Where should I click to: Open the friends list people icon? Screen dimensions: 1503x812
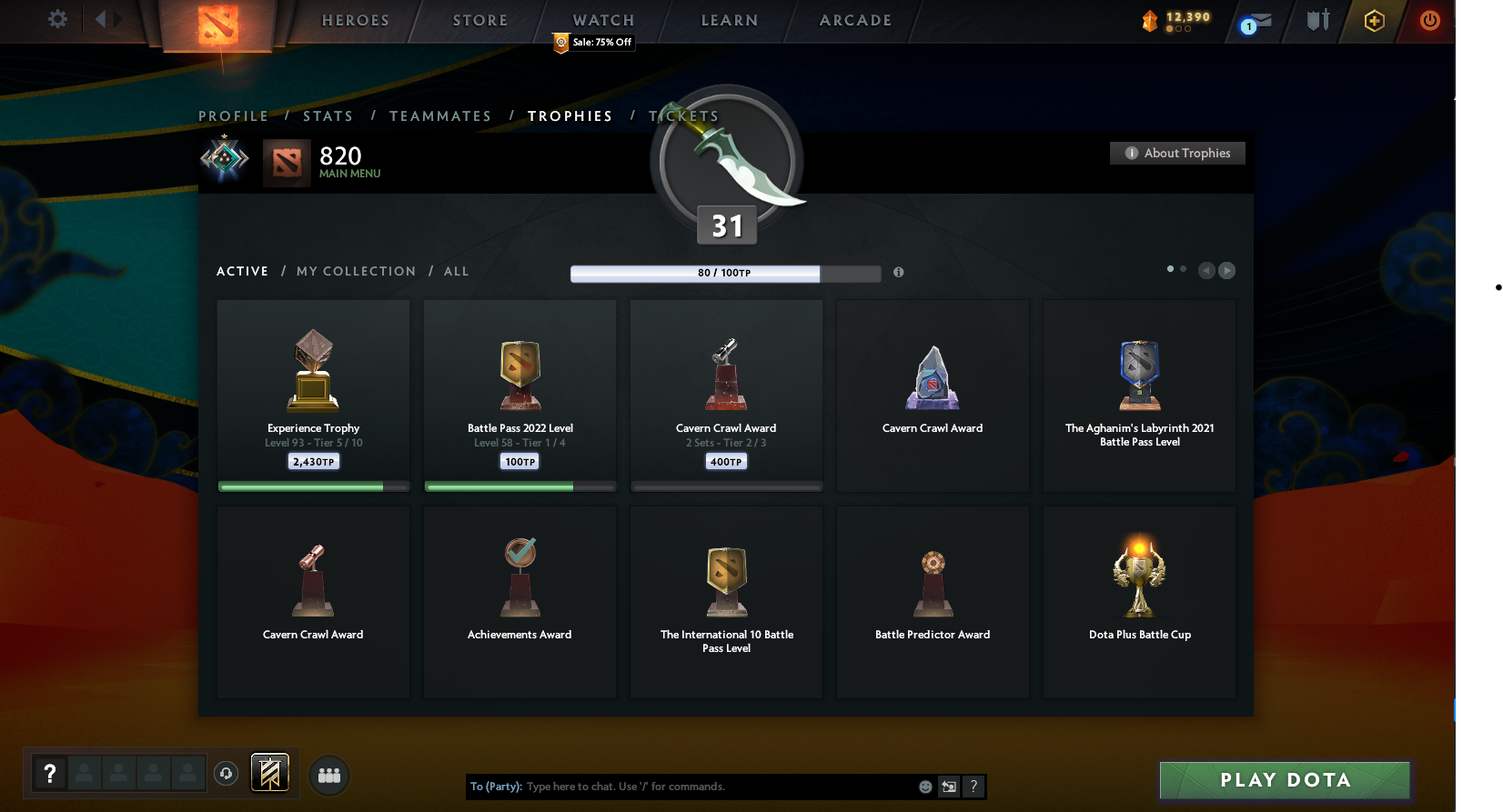(328, 776)
